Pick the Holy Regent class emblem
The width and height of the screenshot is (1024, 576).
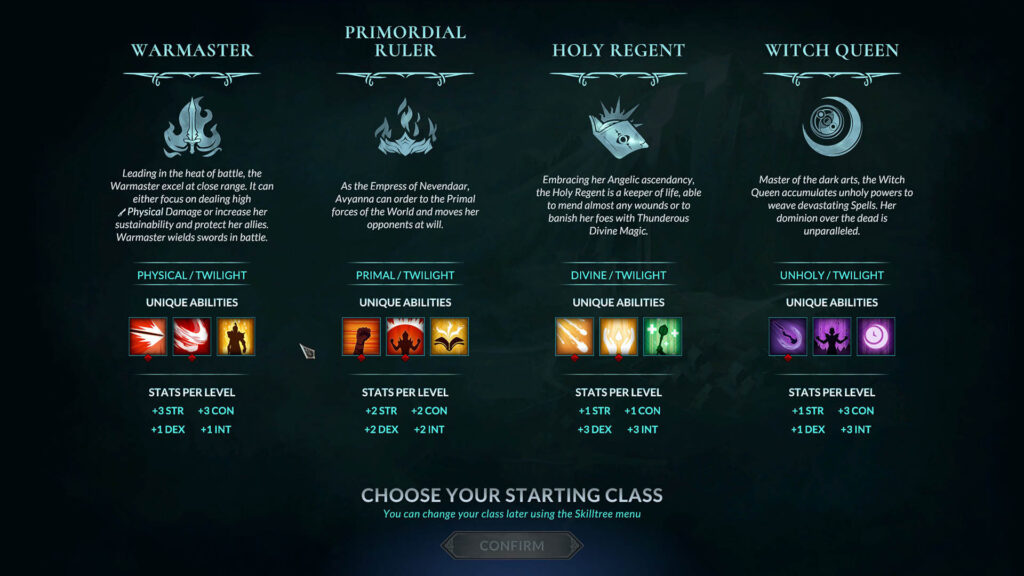coord(618,128)
